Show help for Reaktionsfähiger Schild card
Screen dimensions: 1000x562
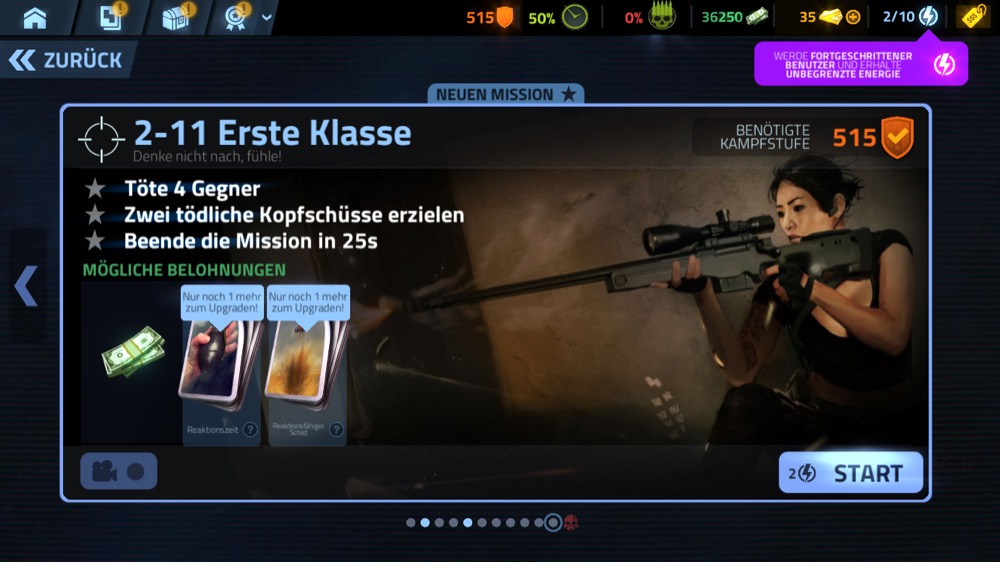coord(335,430)
